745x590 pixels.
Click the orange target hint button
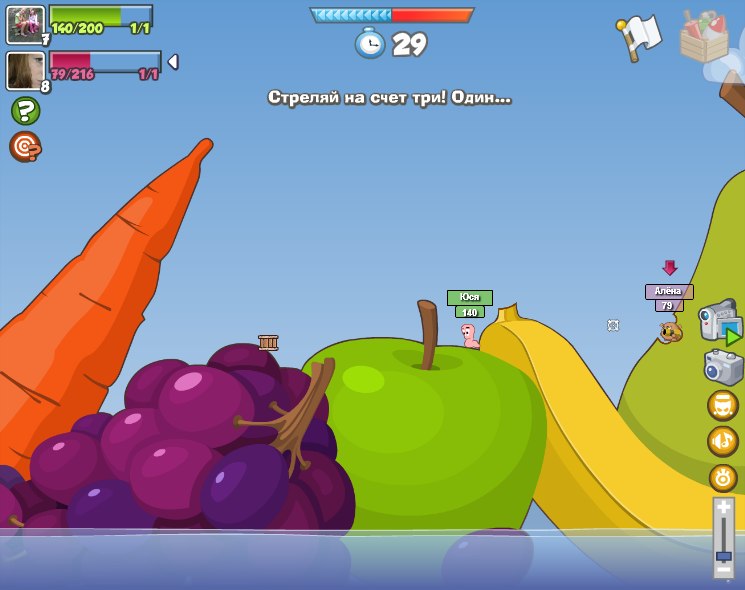point(25,147)
